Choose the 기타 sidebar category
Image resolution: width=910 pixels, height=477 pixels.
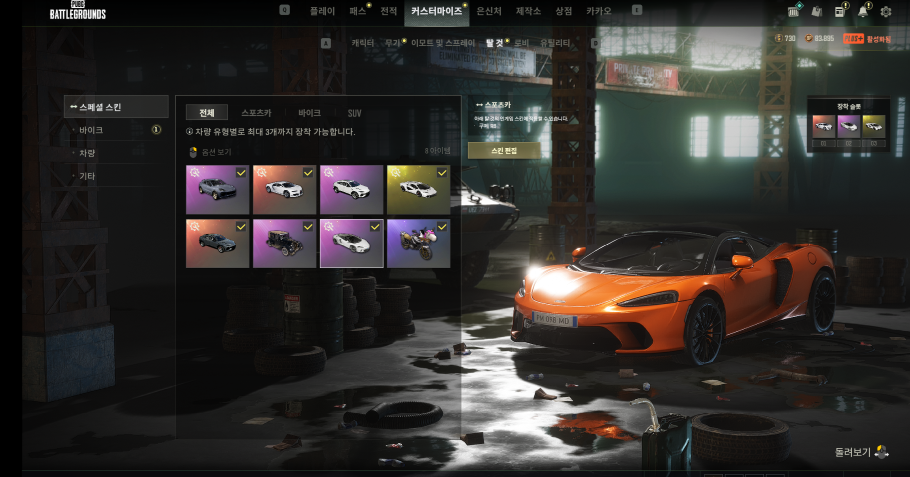[88, 176]
